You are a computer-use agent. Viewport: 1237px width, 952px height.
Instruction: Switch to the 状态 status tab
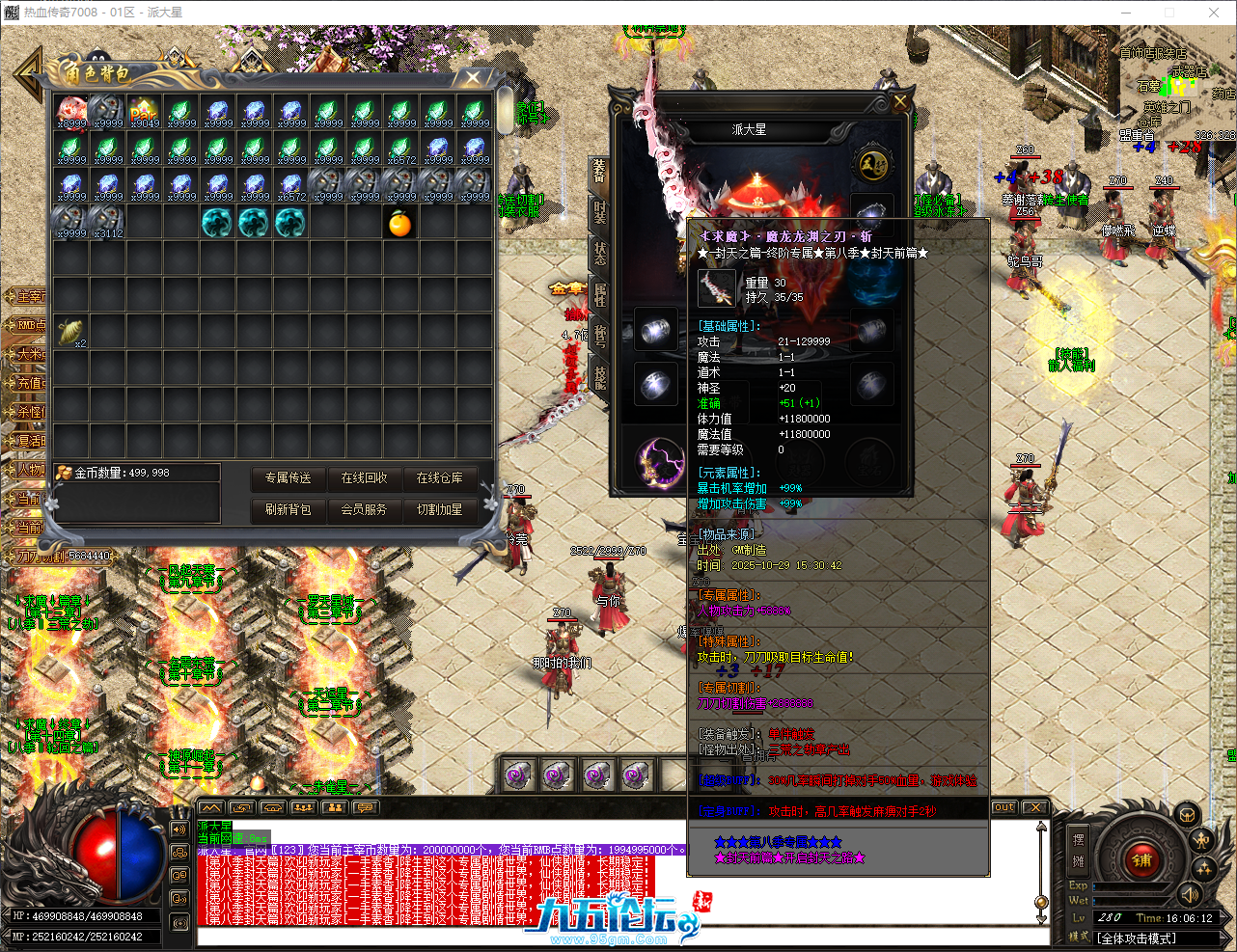pyautogui.click(x=599, y=253)
